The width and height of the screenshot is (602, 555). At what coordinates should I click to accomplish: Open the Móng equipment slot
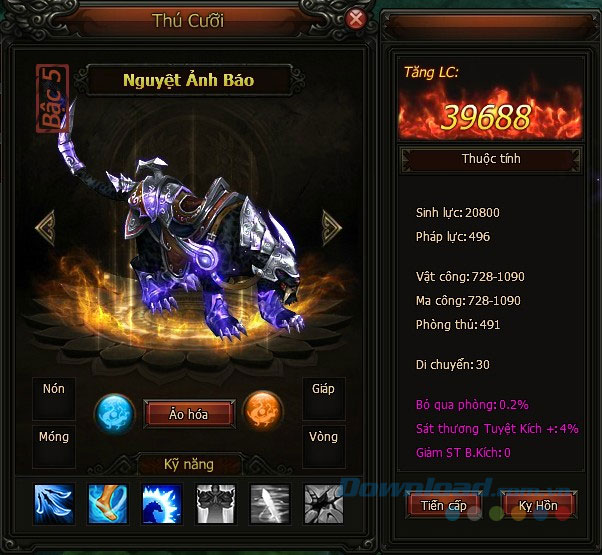click(53, 447)
